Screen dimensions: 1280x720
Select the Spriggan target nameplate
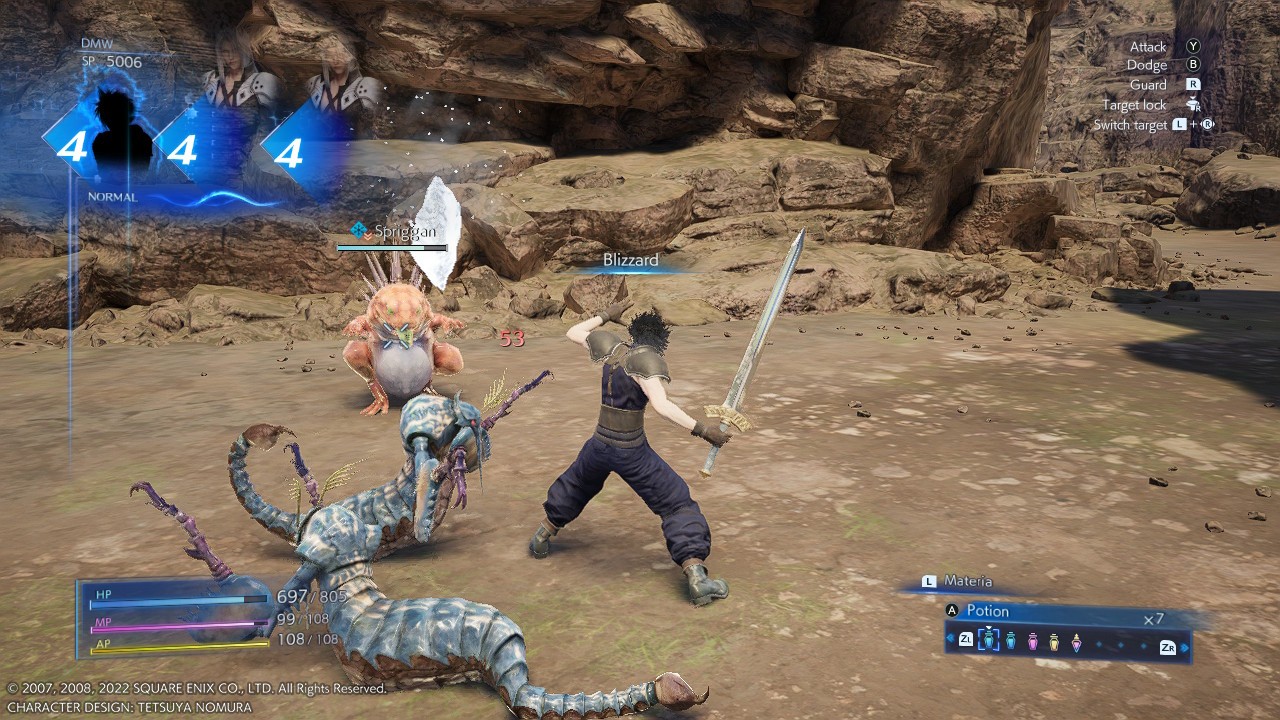click(395, 232)
